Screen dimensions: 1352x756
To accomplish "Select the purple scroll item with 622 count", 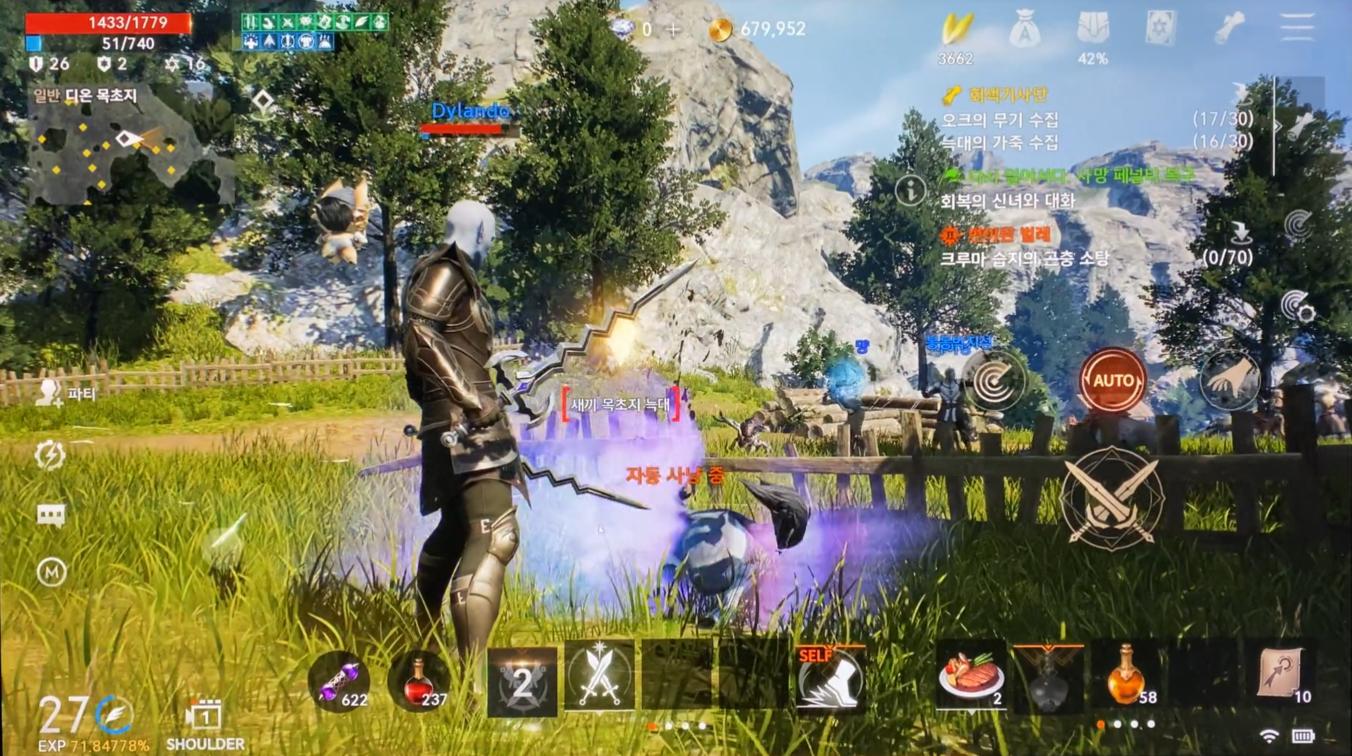I will [339, 681].
